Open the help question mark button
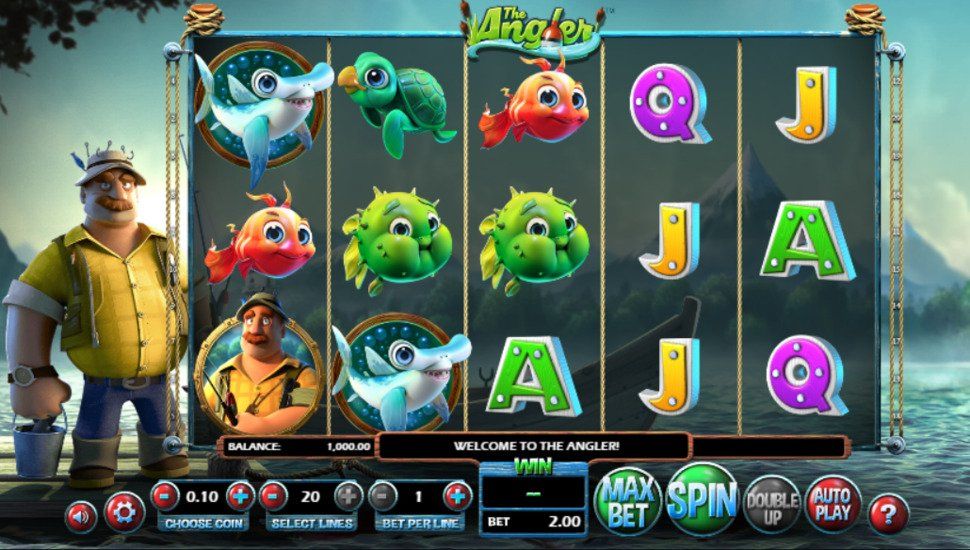Screen dimensions: 970x550 [888, 514]
